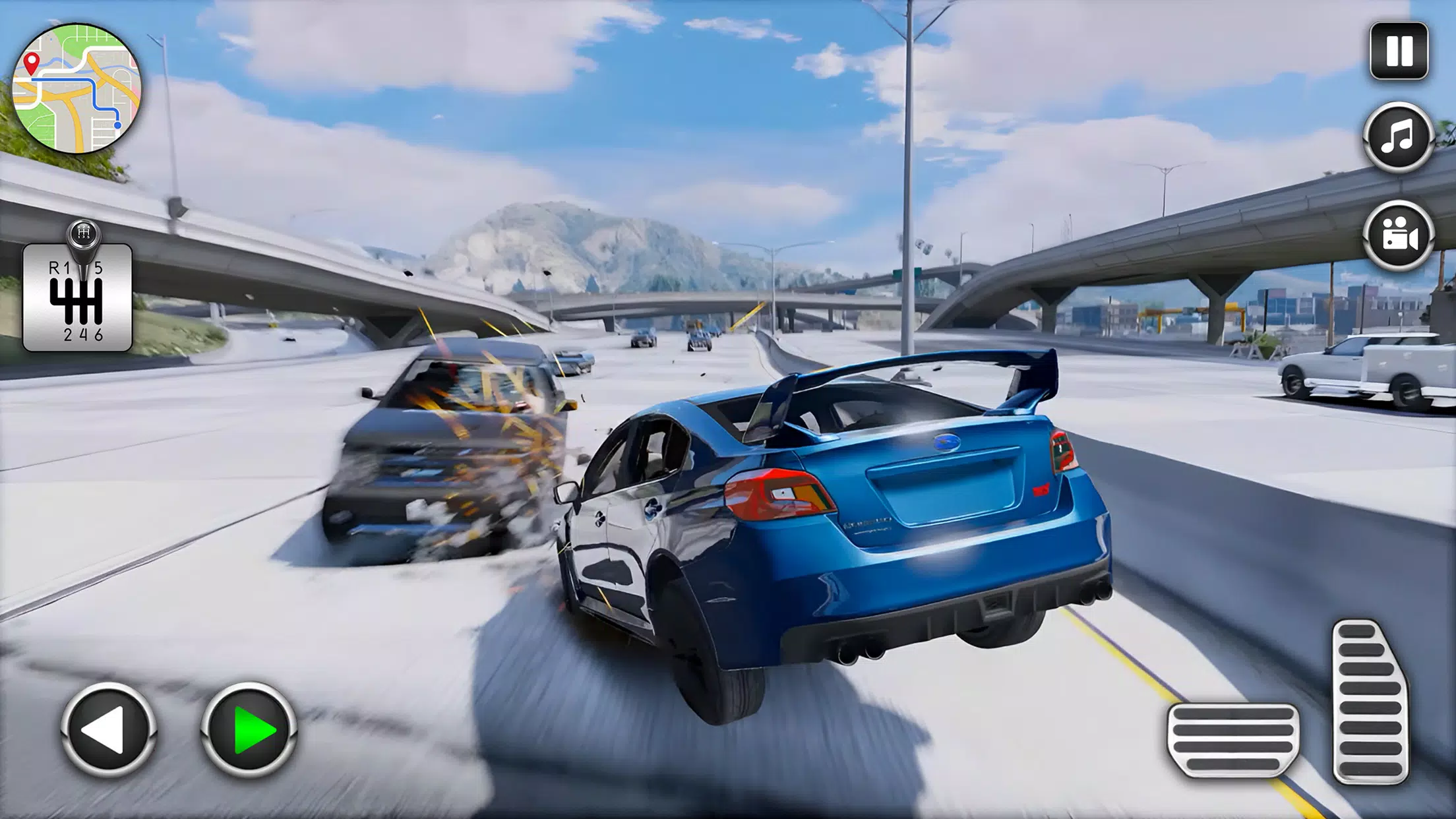Toggle the music note sound button
The image size is (1456, 819).
1398,137
